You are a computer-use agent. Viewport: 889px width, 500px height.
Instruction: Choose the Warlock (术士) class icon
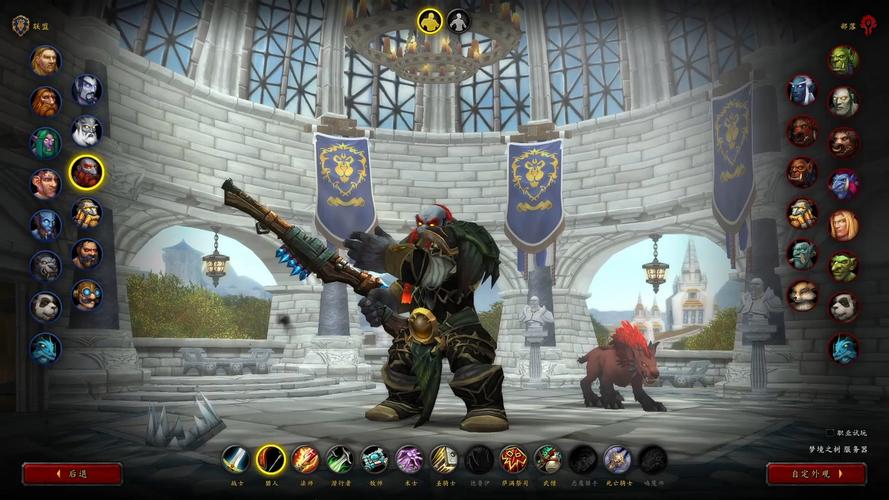tap(410, 459)
